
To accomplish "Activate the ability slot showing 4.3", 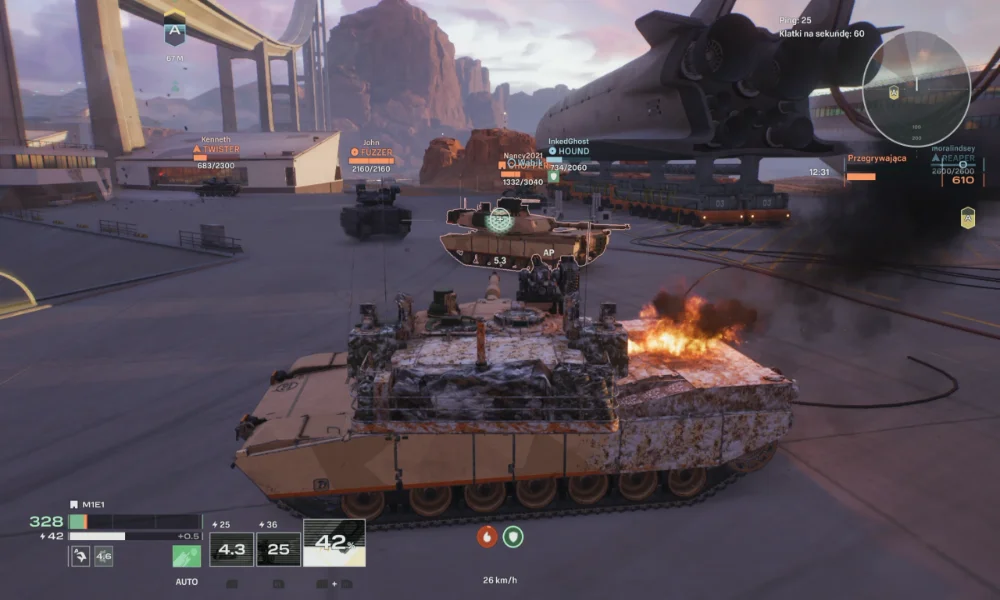I will [x=231, y=549].
